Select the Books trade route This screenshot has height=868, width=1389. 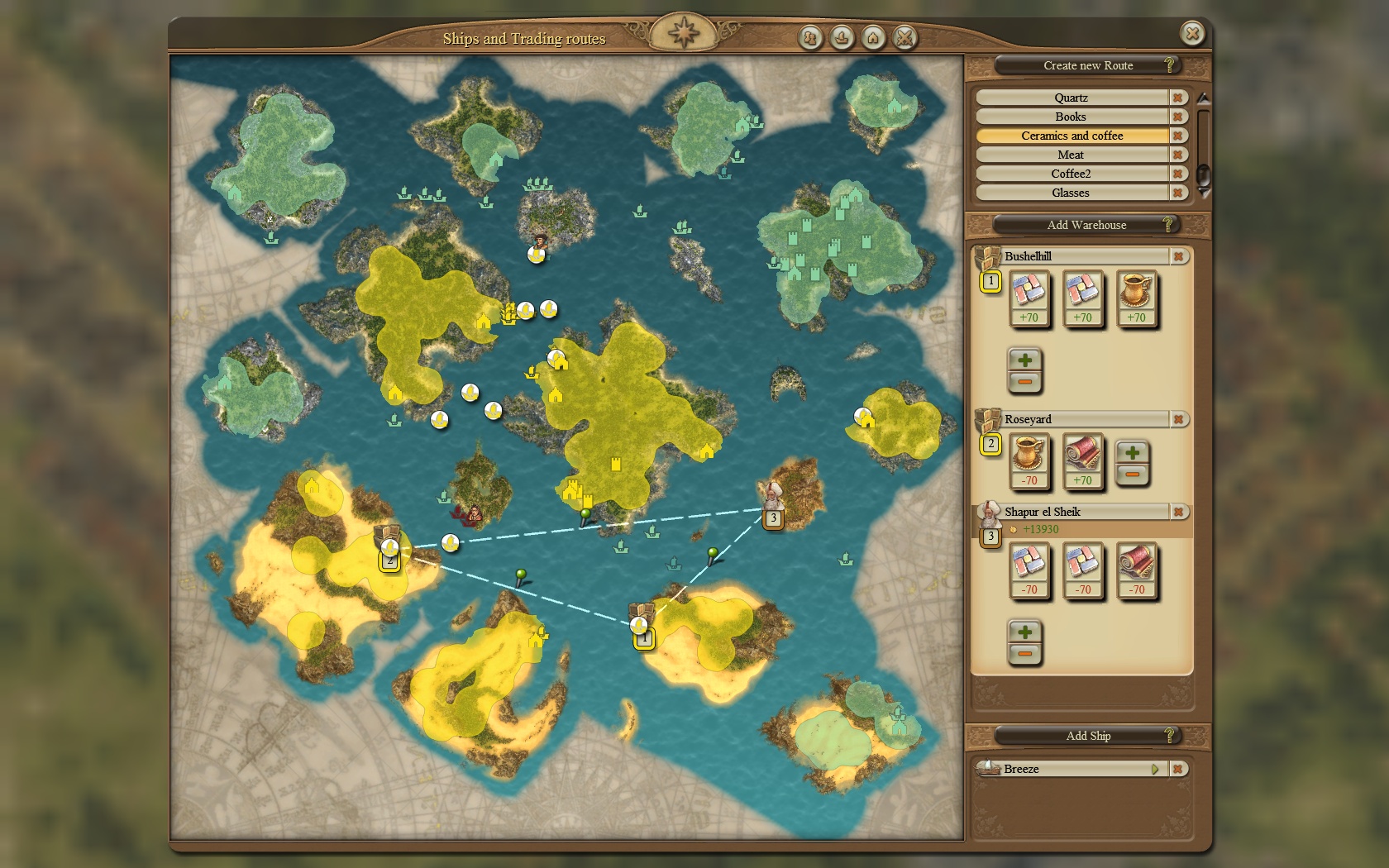click(1072, 117)
